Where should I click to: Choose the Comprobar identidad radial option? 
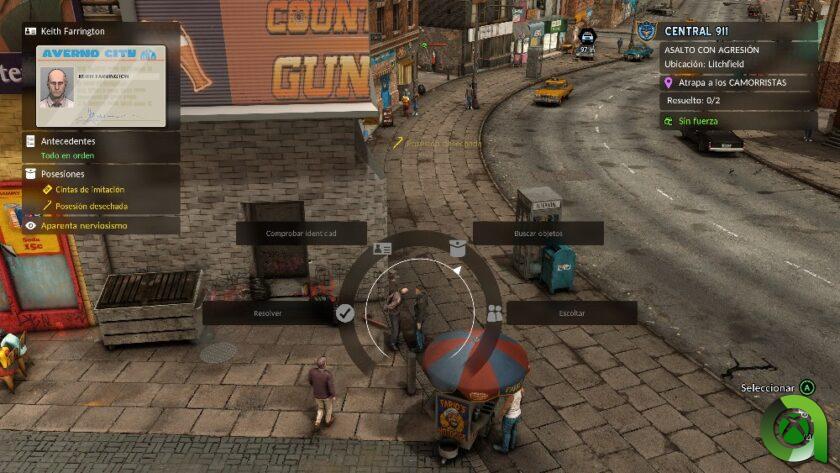pyautogui.click(x=301, y=233)
